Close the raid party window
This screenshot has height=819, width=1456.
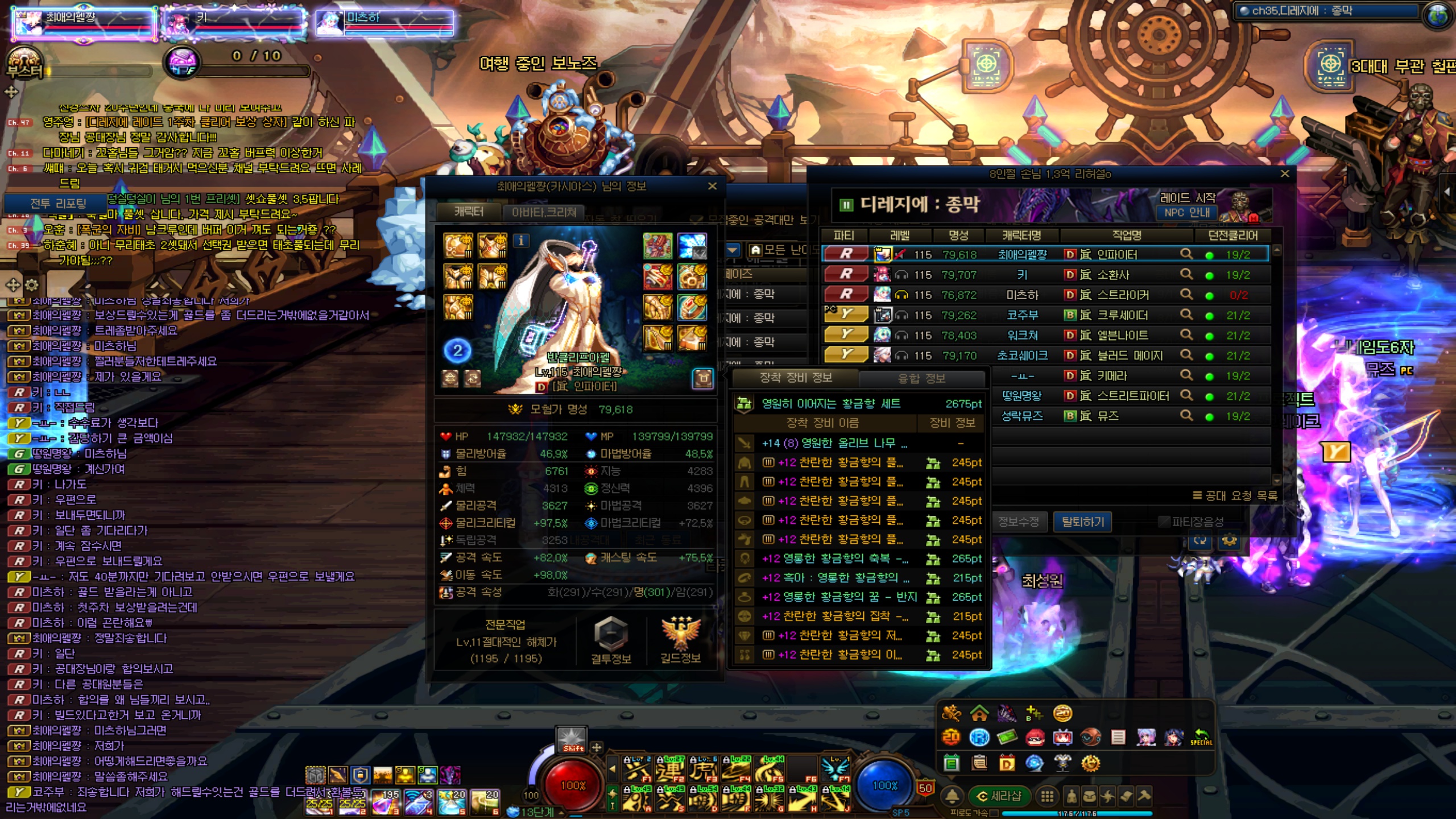click(1285, 174)
